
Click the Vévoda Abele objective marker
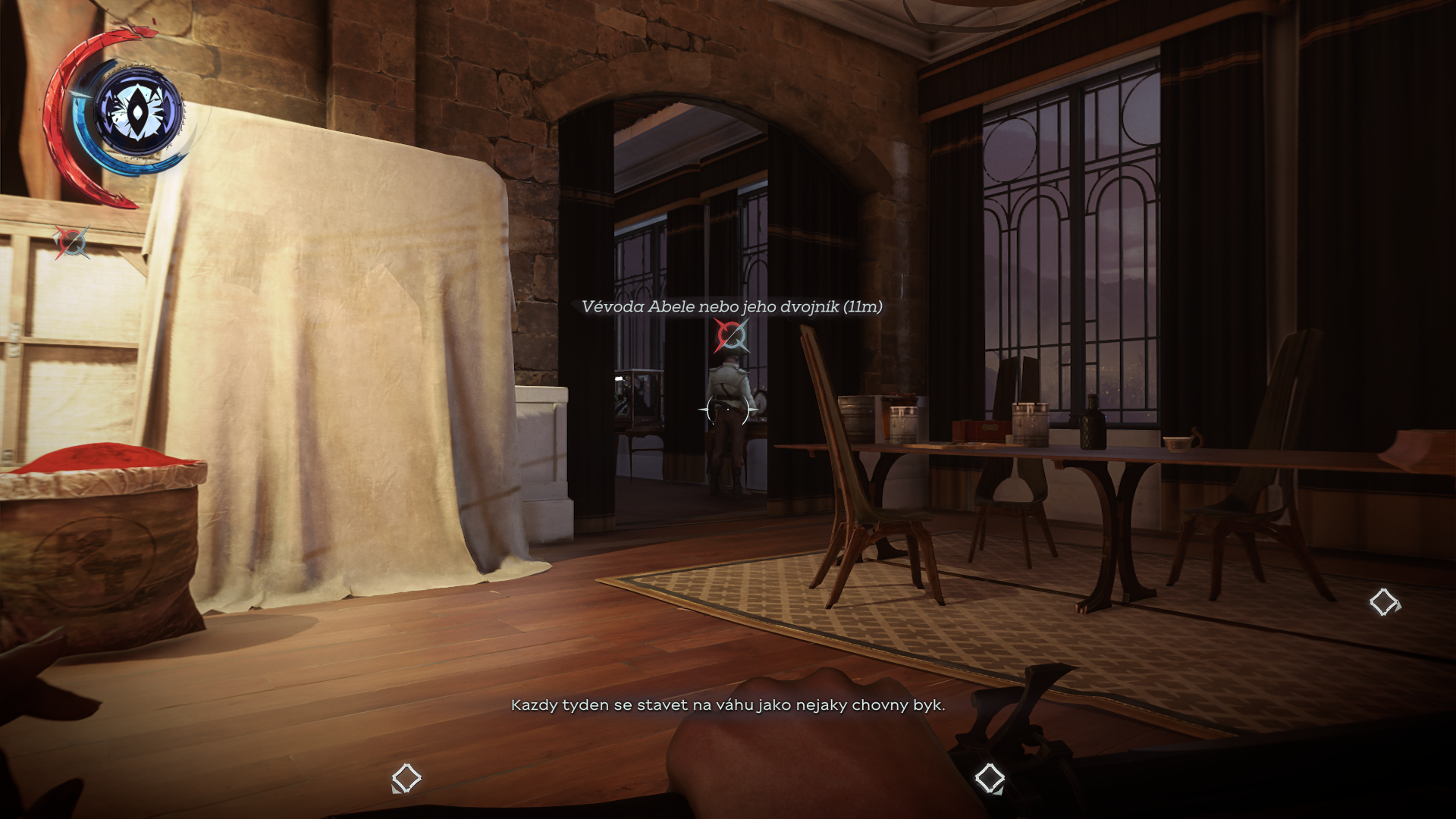[x=731, y=336]
